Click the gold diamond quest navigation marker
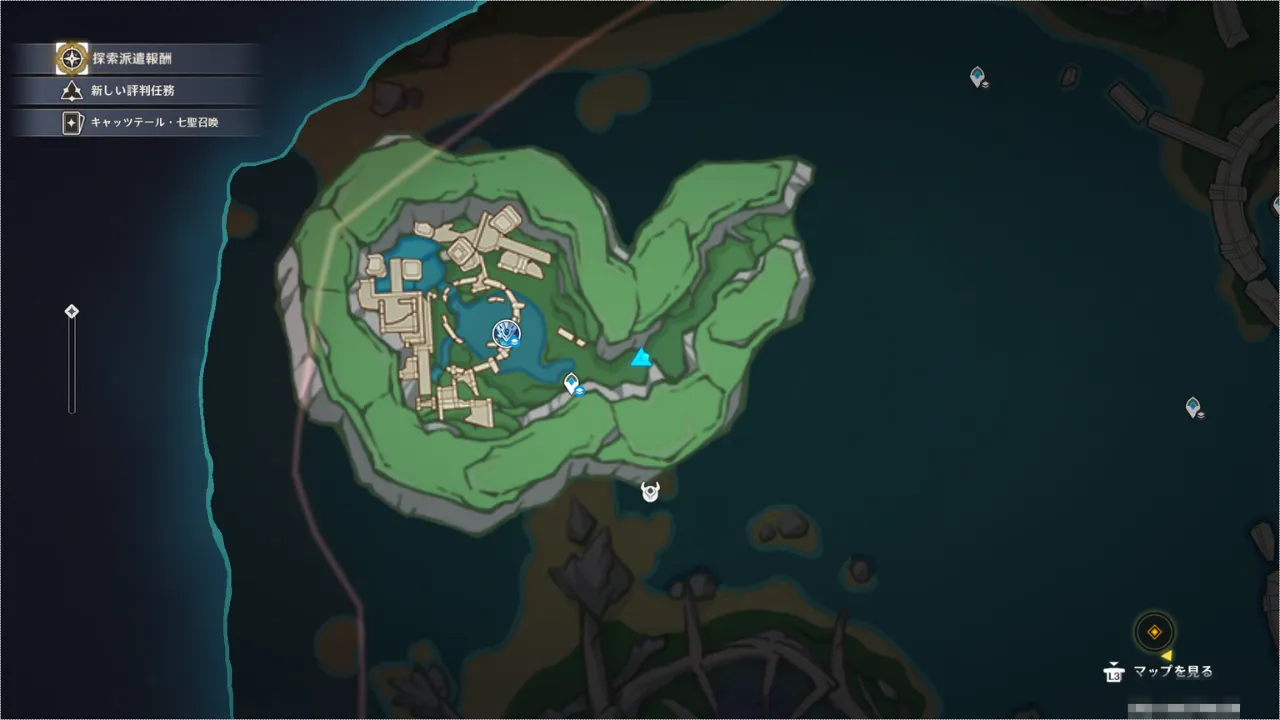This screenshot has width=1280, height=720. 1154,632
